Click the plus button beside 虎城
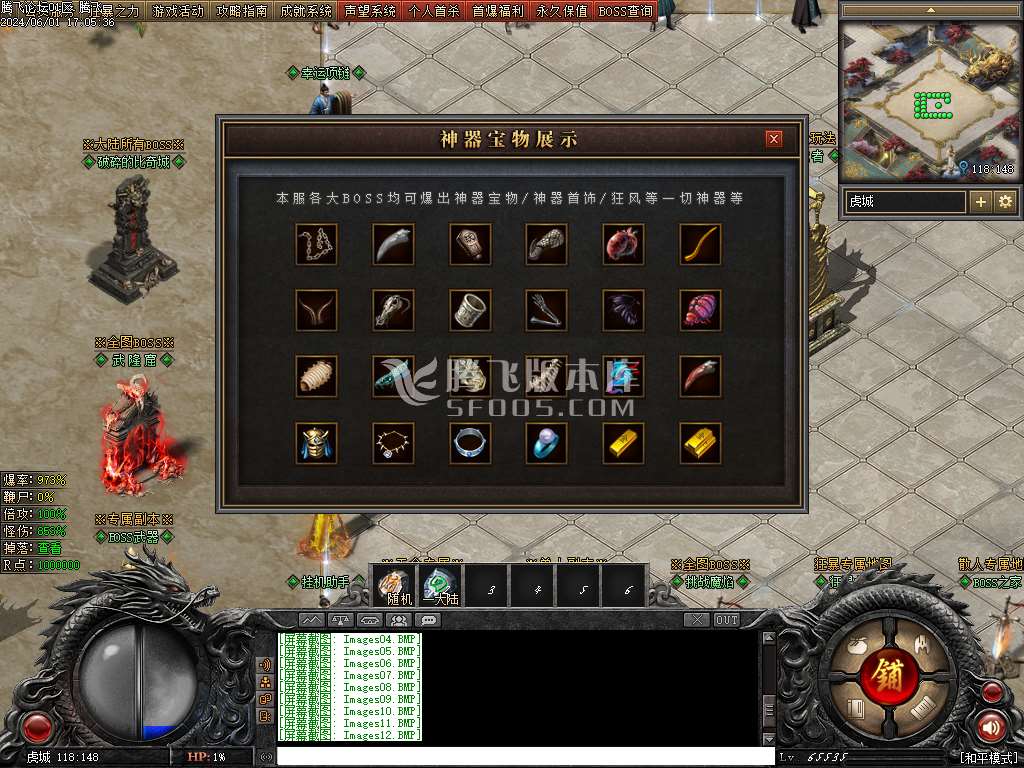The height and width of the screenshot is (768, 1024). click(x=981, y=201)
